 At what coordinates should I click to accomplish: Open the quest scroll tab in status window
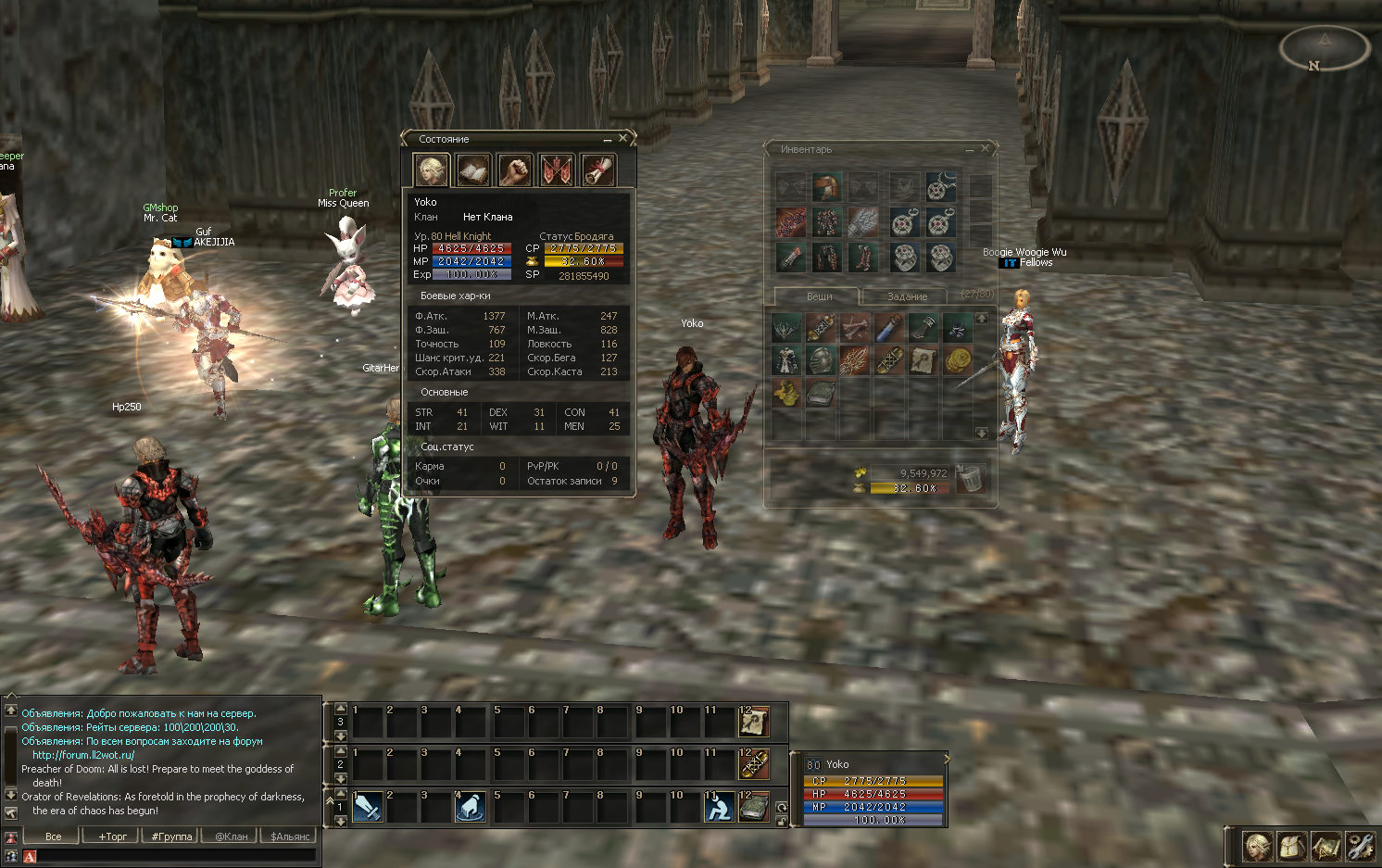[597, 170]
